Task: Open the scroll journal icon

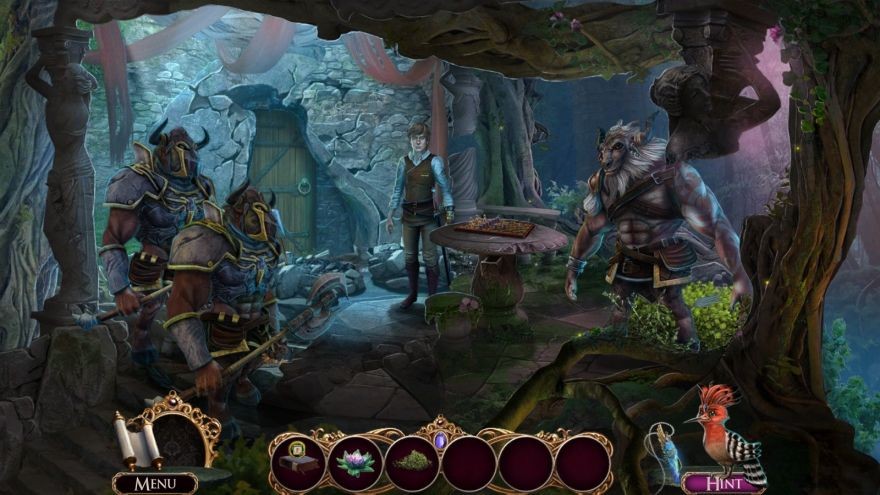Action: pos(135,441)
